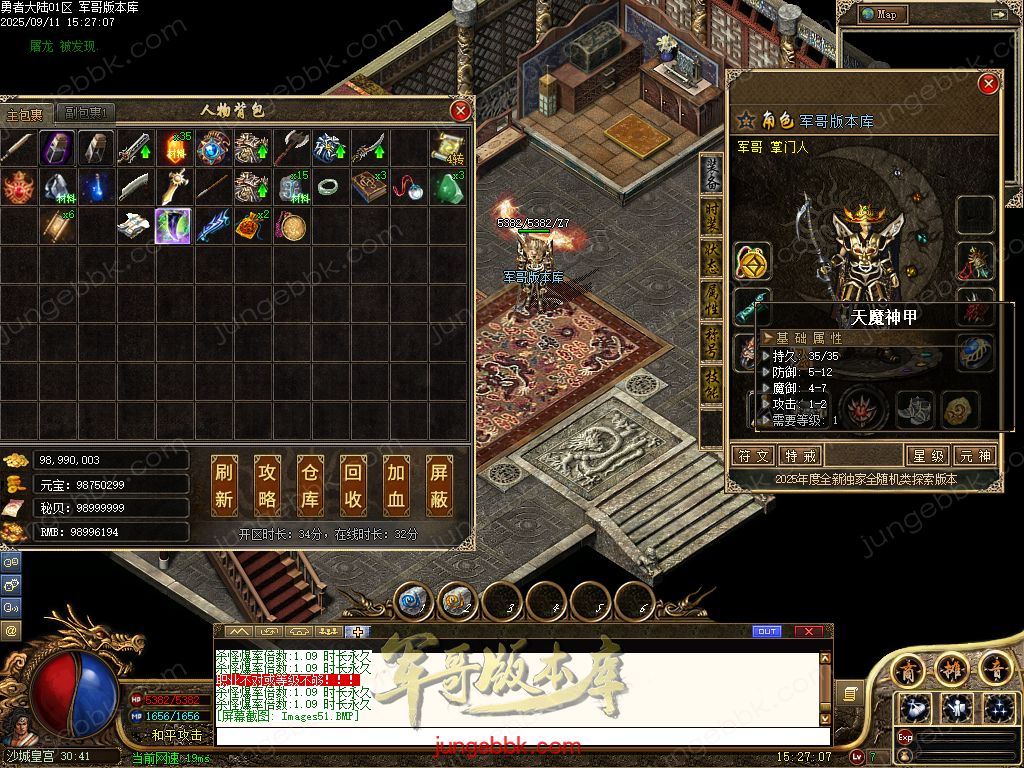The height and width of the screenshot is (768, 1024).
Task: Open the 符文 rune button
Action: point(755,456)
